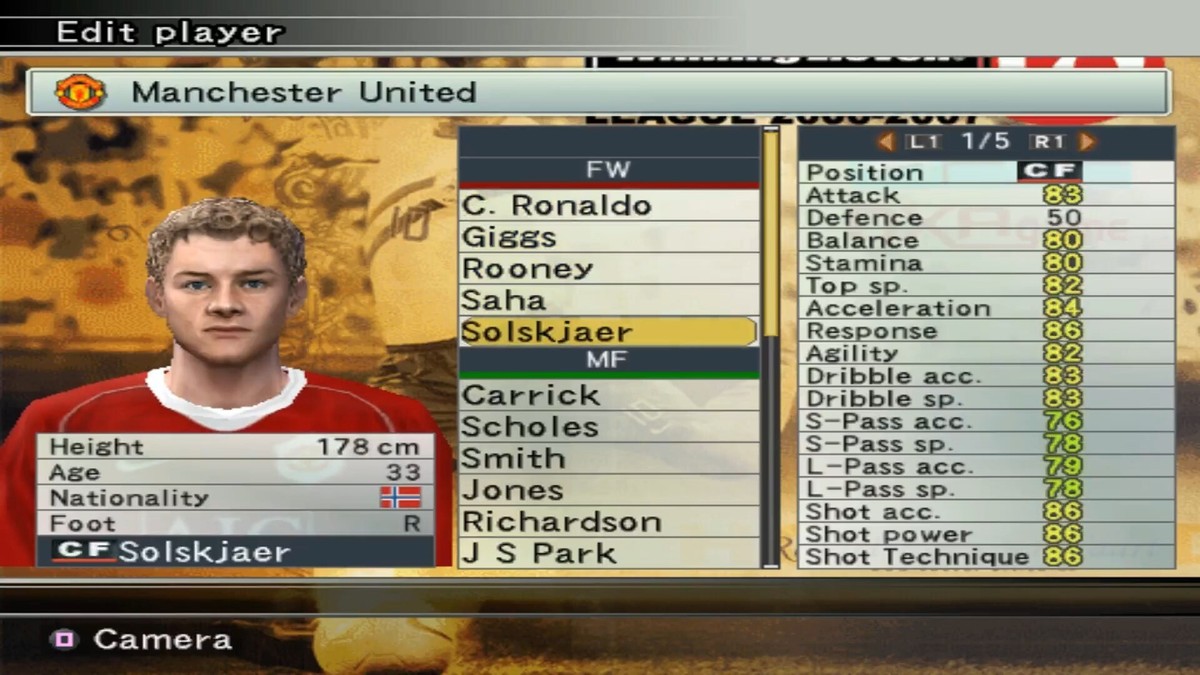Screen dimensions: 1200x675
Task: Select the Defence stat row
Action: tap(985, 218)
